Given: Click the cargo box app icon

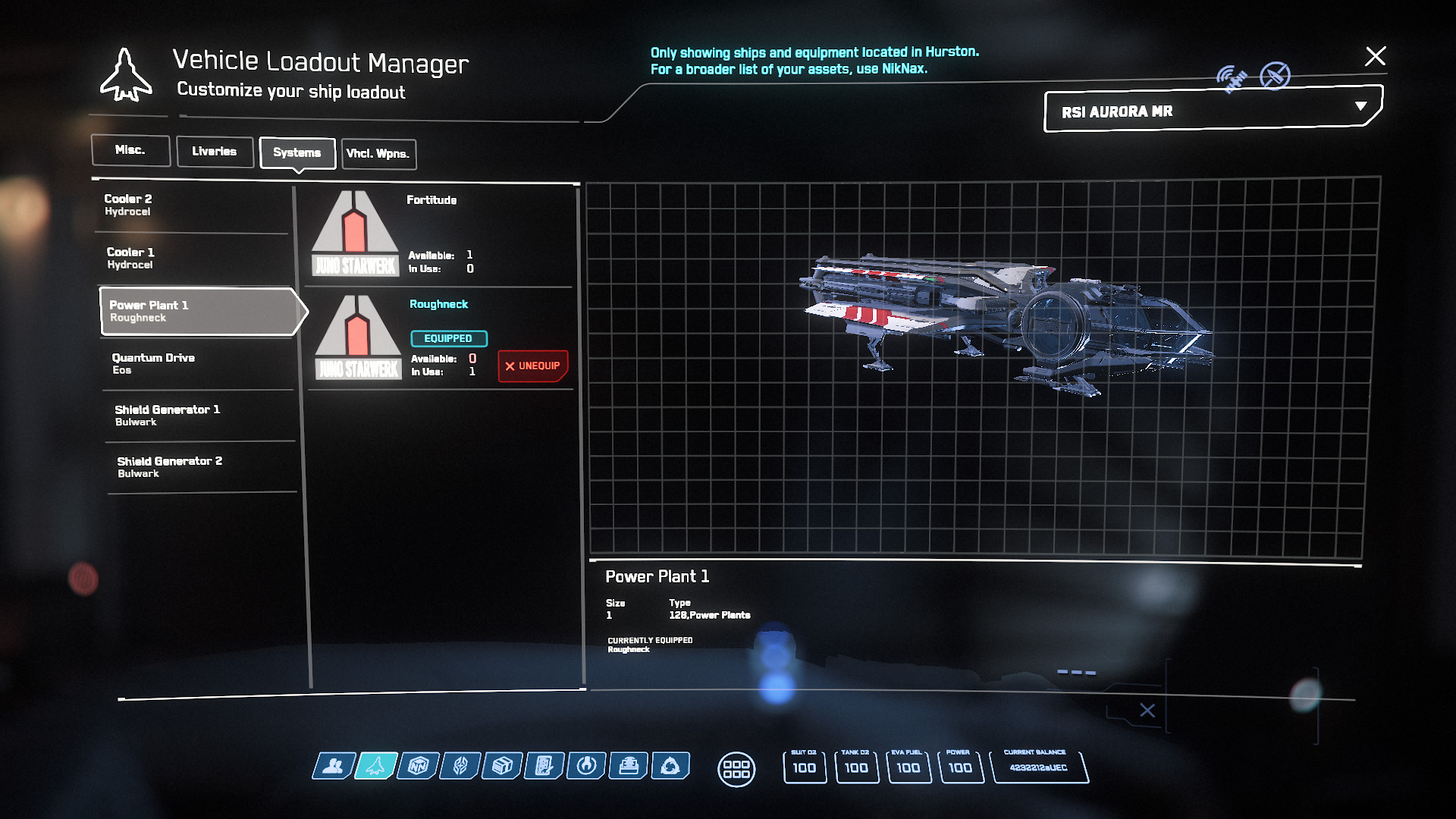Looking at the screenshot, I should click(x=503, y=767).
